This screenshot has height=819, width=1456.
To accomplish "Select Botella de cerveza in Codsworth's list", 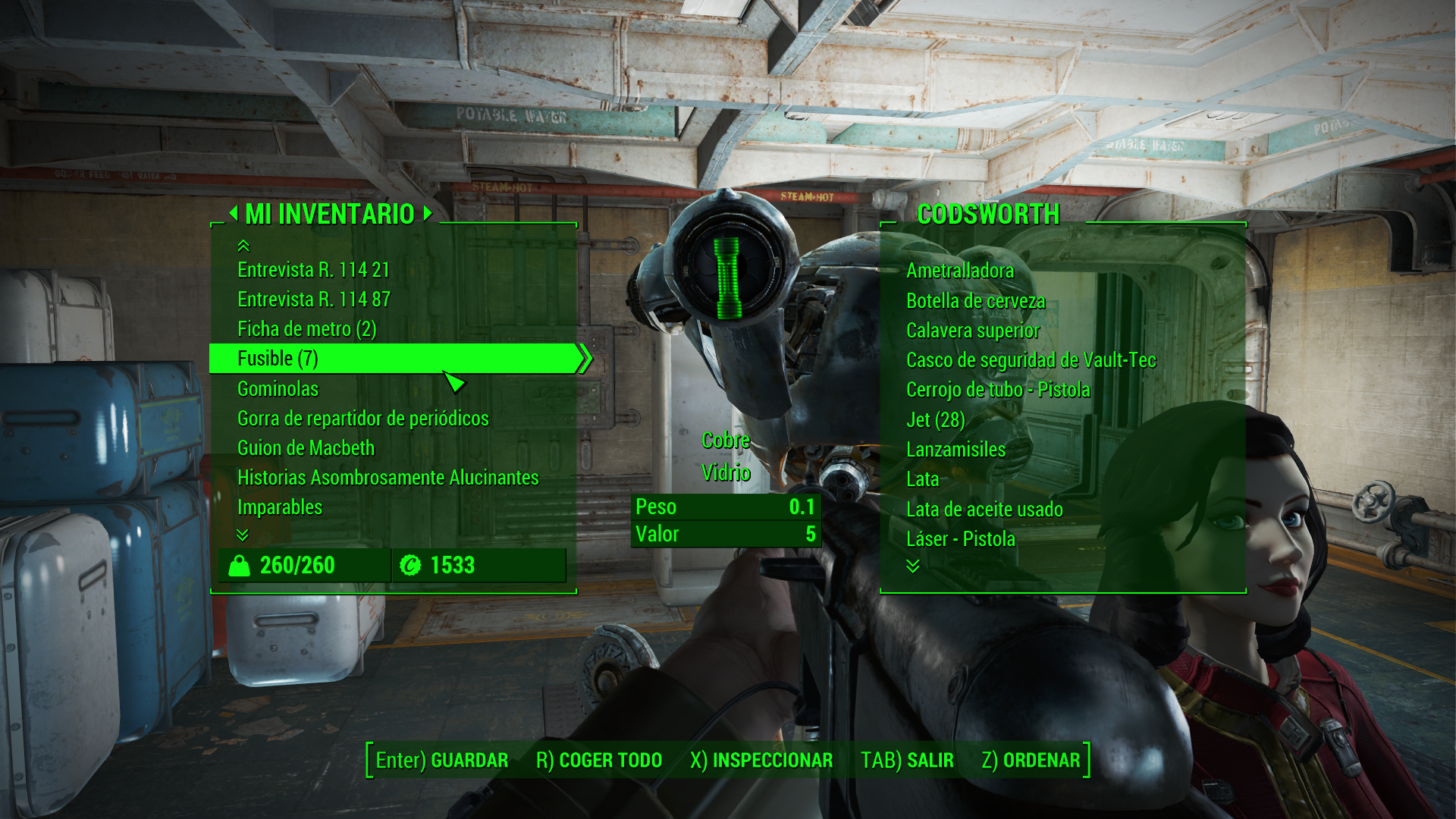I will point(975,301).
